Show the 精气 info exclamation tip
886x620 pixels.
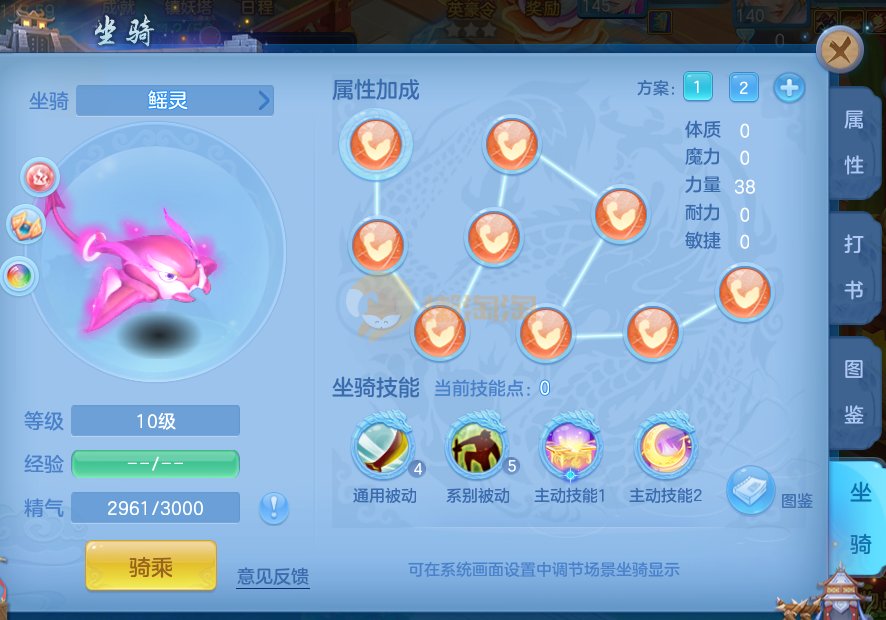274,508
